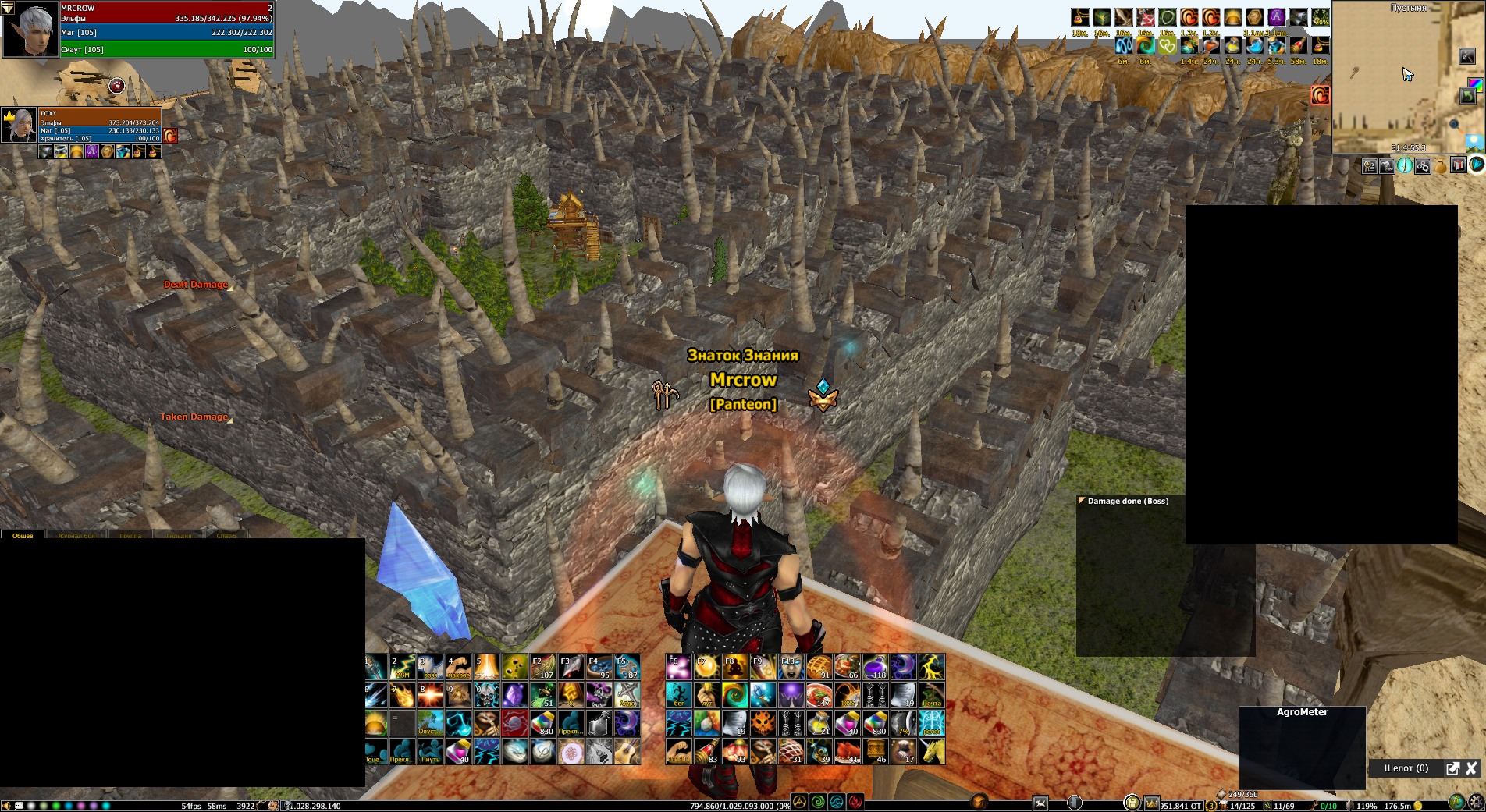1486x812 pixels.
Task: Open the Почта mail hotbar slot
Action: tap(931, 695)
